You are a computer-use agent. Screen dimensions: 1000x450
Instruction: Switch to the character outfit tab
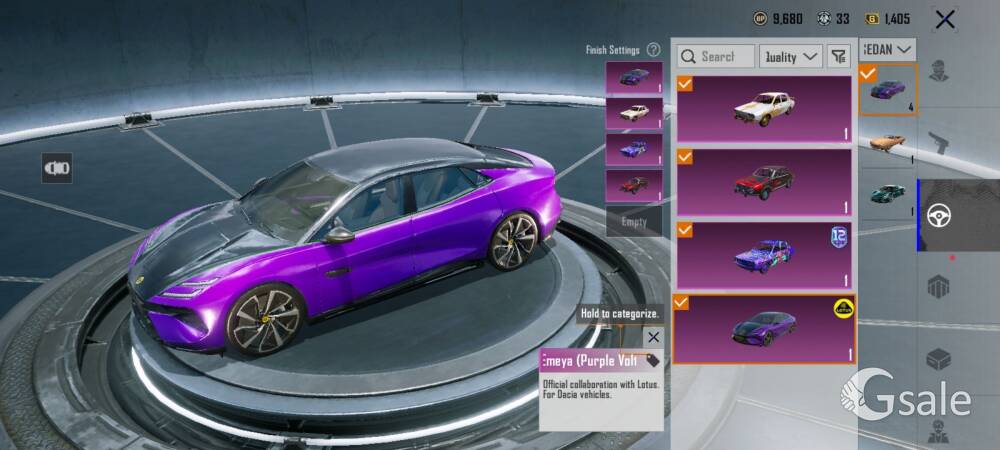pos(938,72)
